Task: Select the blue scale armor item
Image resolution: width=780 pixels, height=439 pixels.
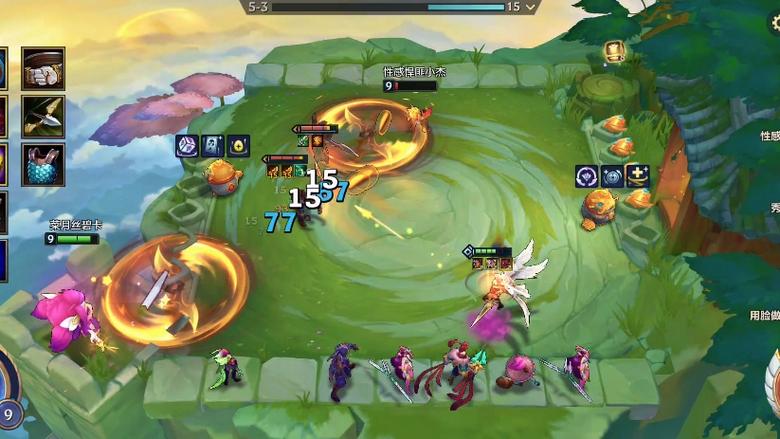Action: (43, 164)
